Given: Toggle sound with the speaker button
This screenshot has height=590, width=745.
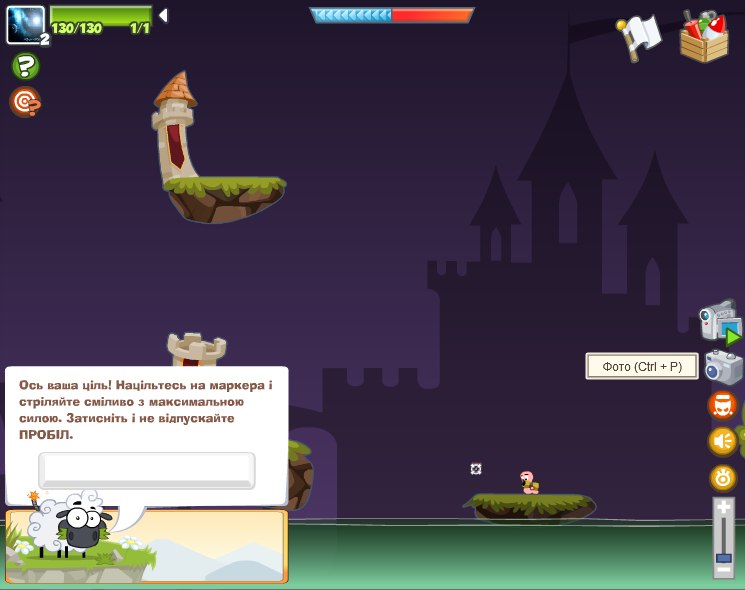Looking at the screenshot, I should click(723, 441).
